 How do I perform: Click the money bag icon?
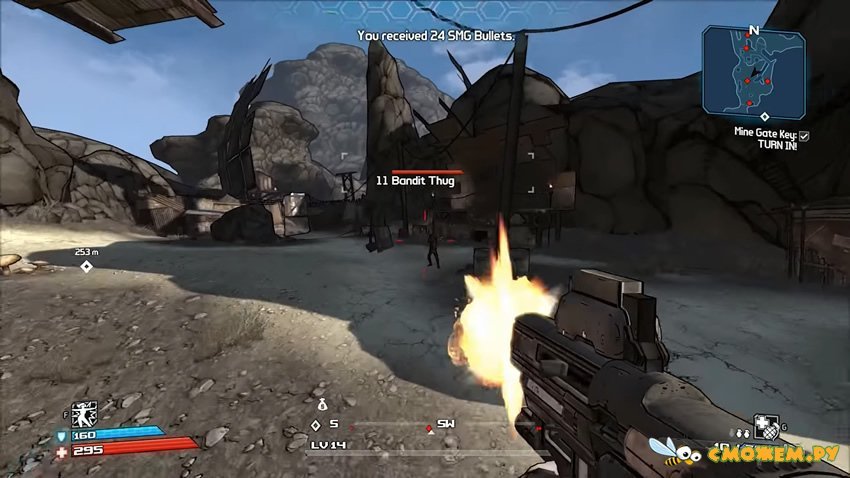(322, 405)
